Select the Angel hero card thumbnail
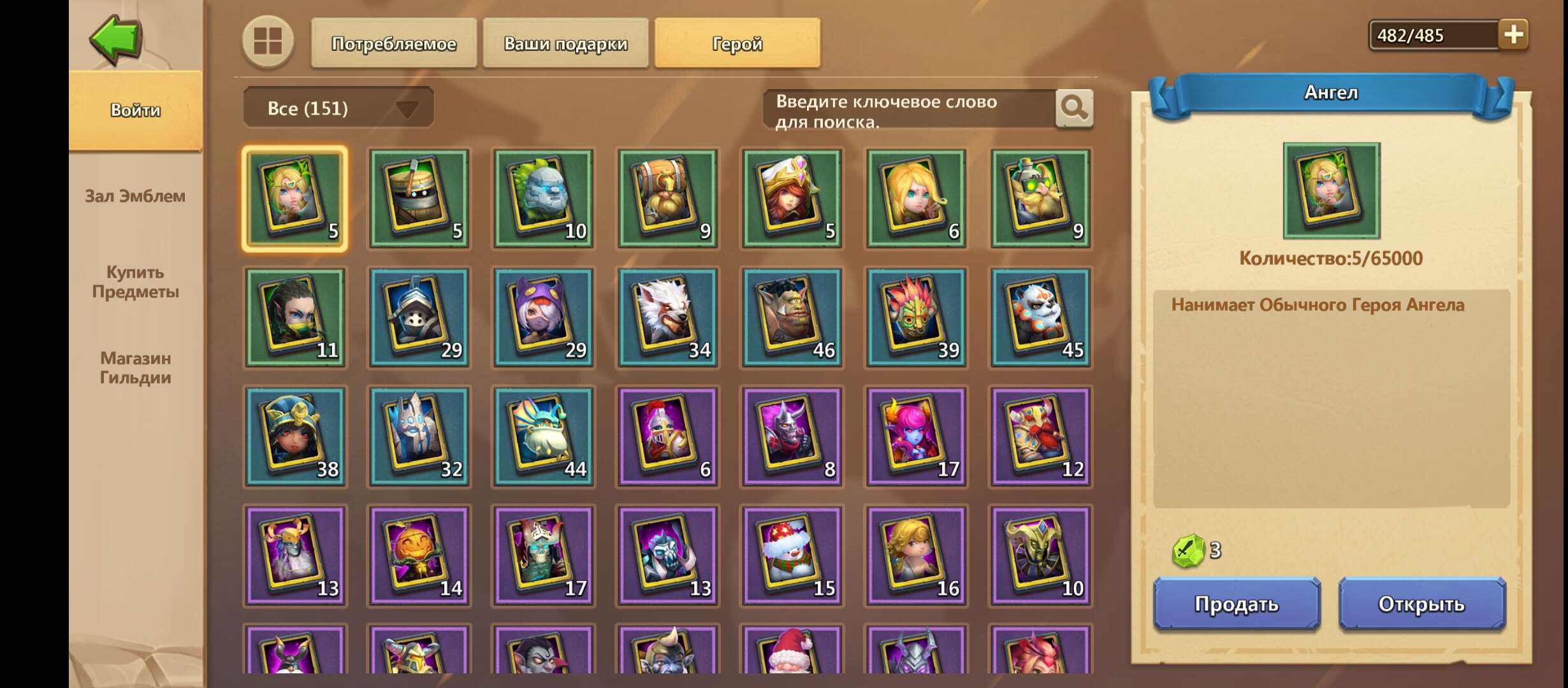1568x688 pixels. 295,197
